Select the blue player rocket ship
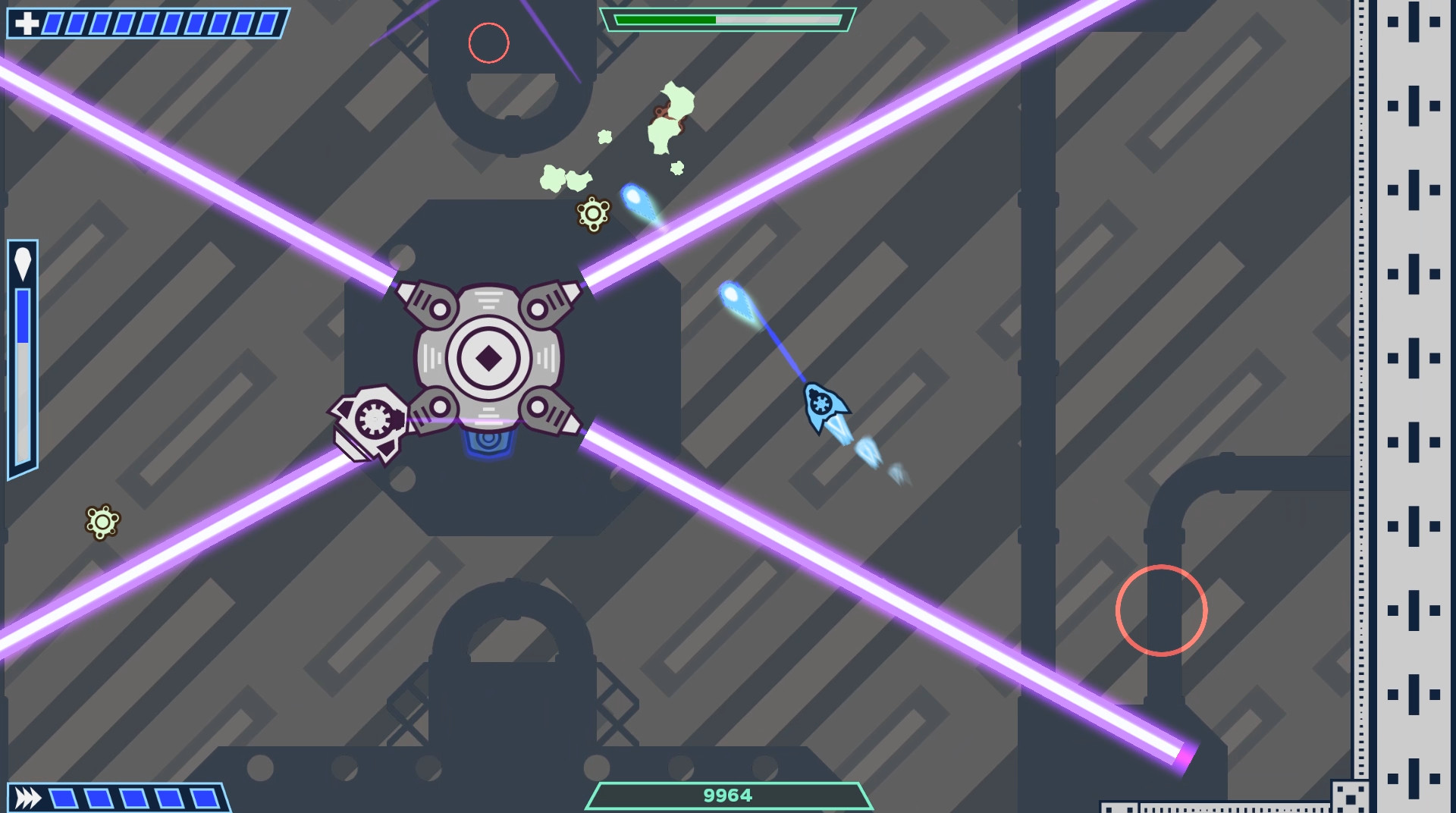Screen dimensions: 1456x813 click(x=823, y=404)
